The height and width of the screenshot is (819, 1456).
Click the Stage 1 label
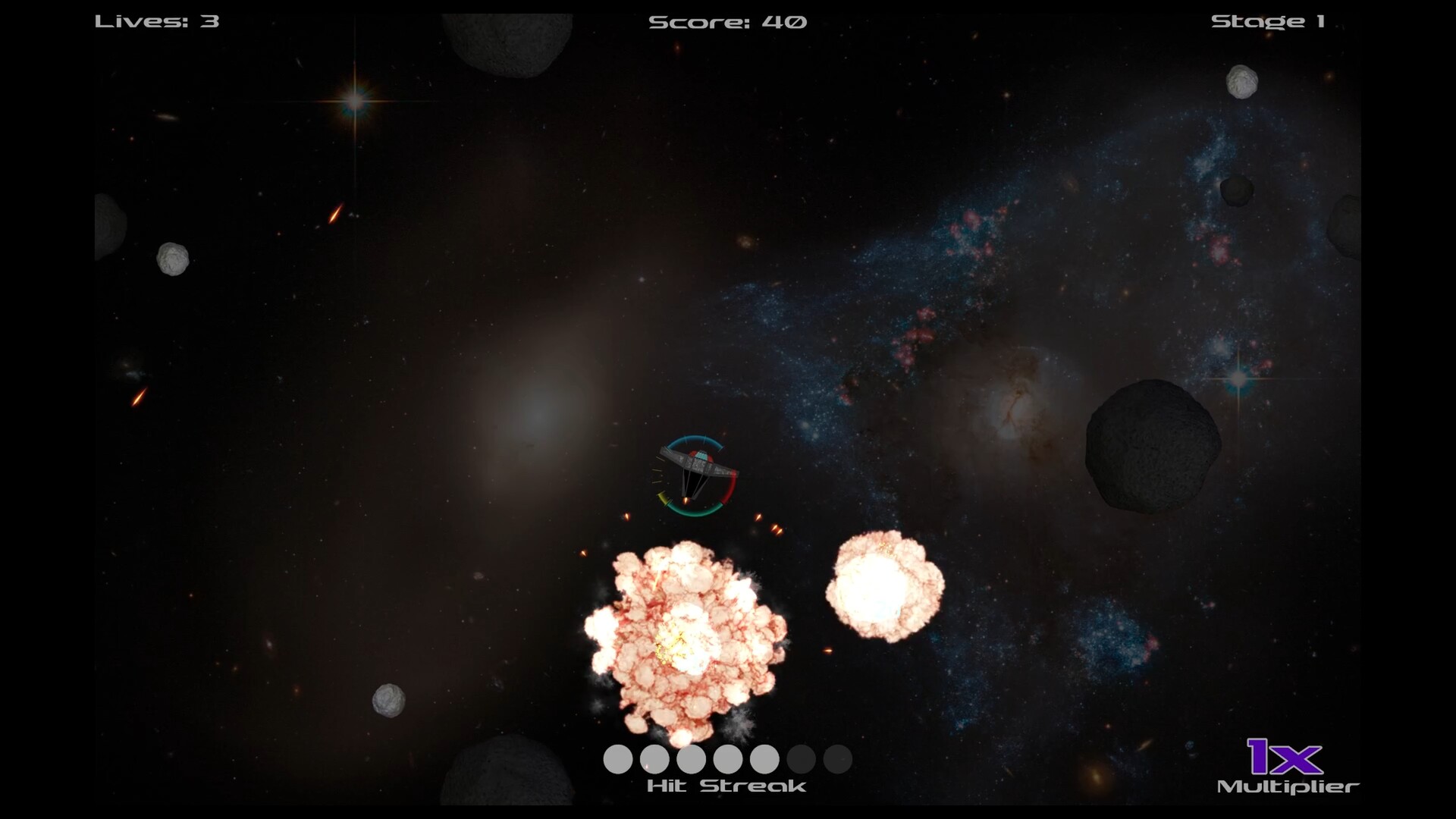coord(1268,21)
